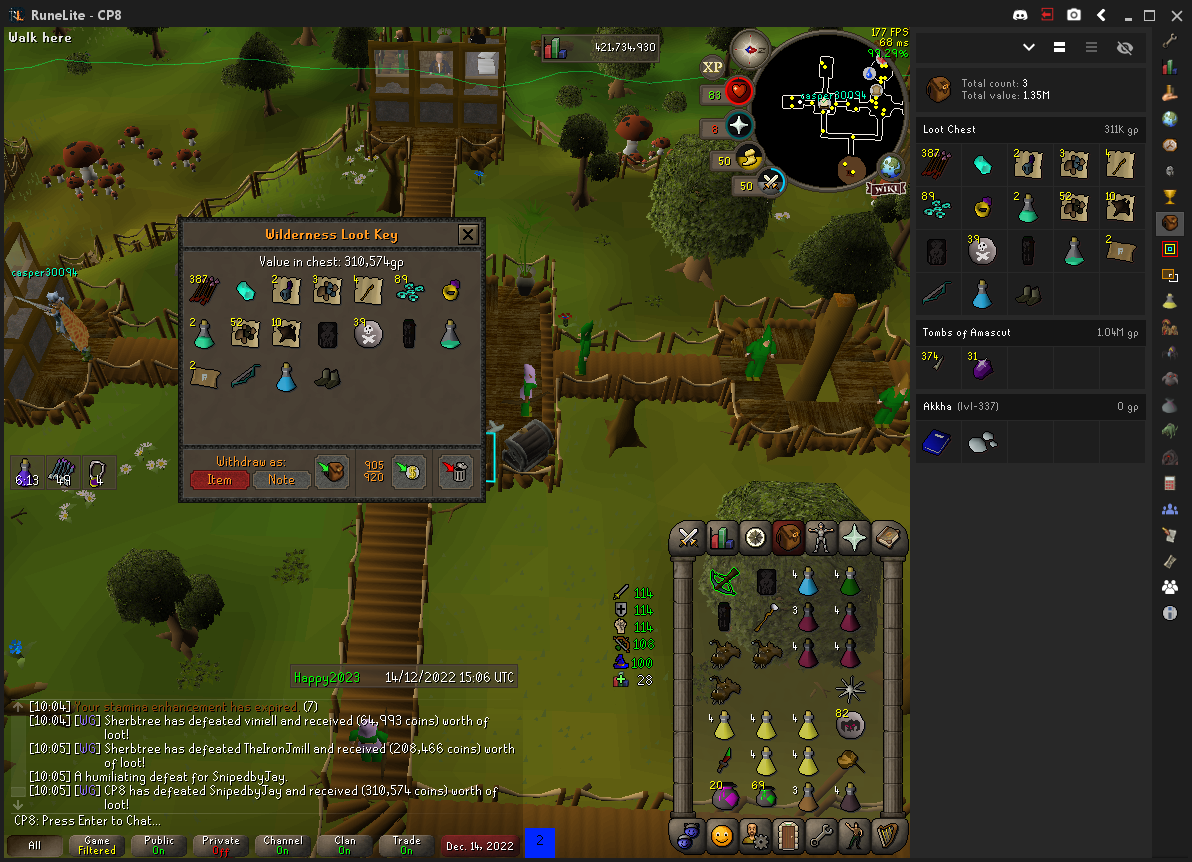Click the coin-stack button to bank loot

click(408, 471)
